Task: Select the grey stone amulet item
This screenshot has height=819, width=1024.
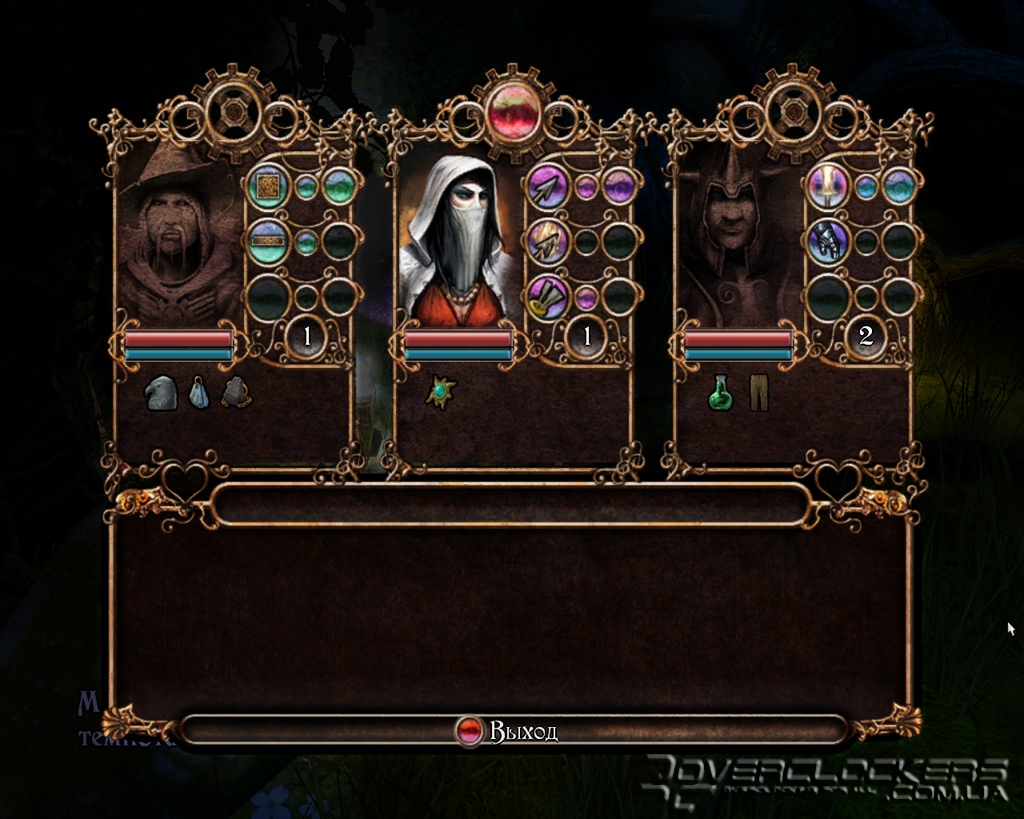Action: (x=236, y=393)
